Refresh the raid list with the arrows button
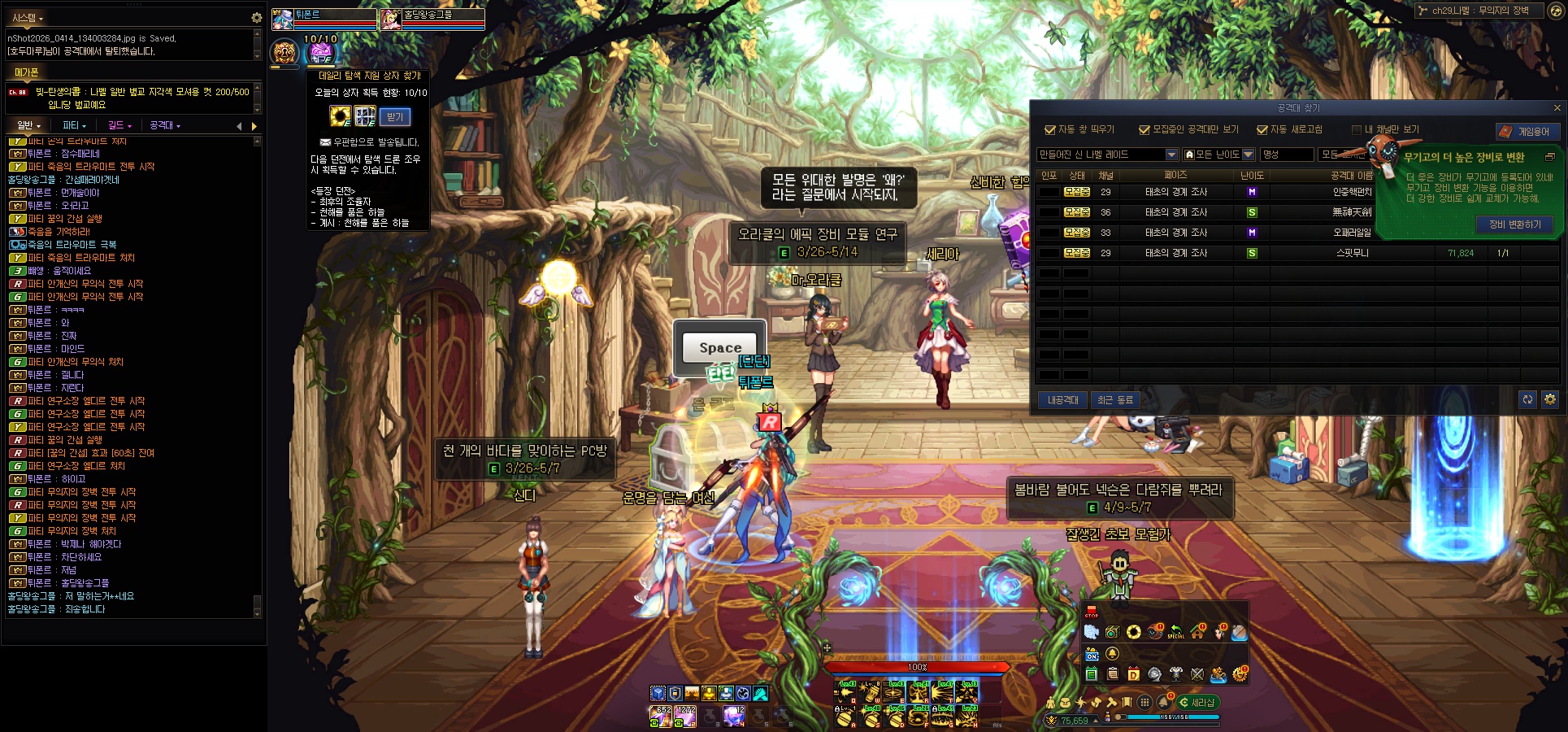Screen dimensions: 1568x732 [x=1527, y=399]
